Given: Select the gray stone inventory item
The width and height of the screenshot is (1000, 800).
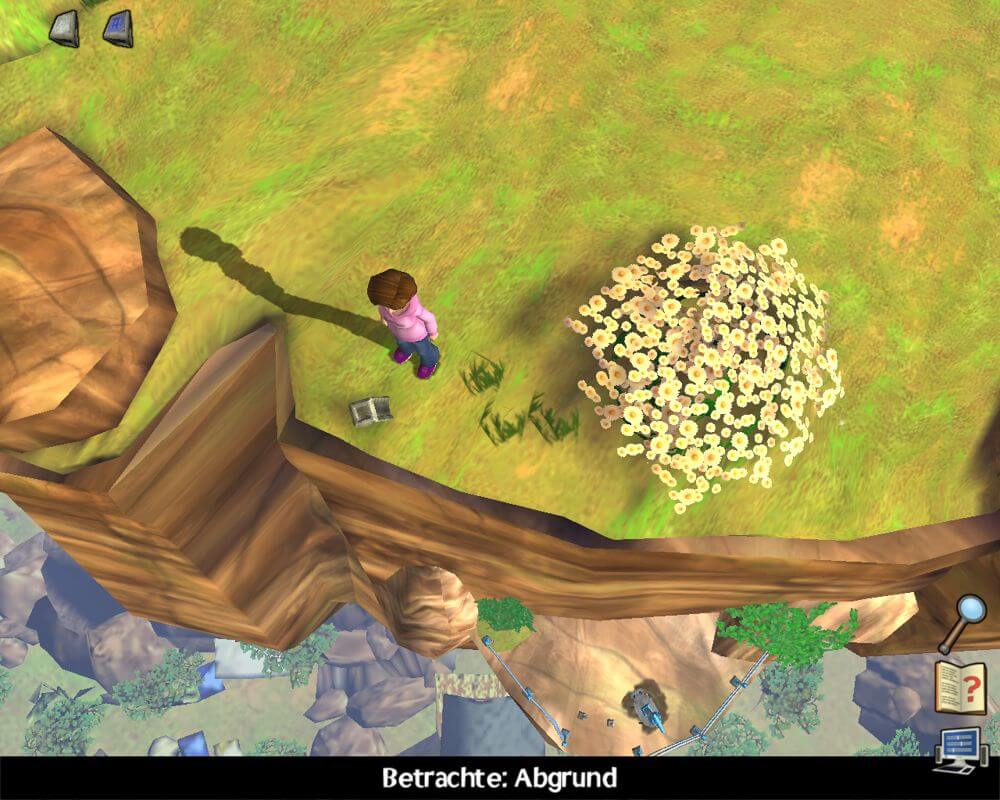Looking at the screenshot, I should [x=64, y=27].
